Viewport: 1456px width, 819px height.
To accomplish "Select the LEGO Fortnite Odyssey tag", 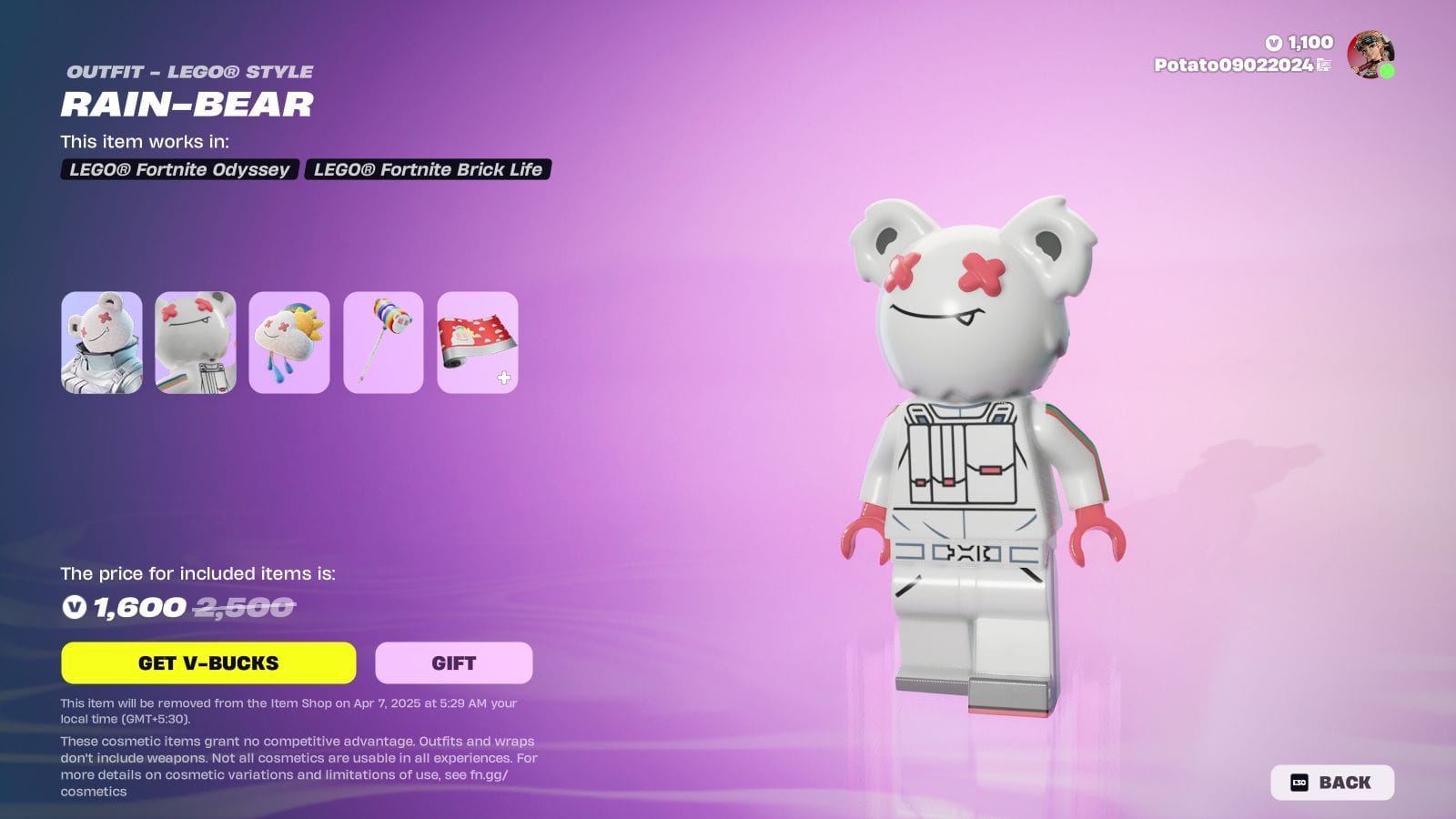I will [x=178, y=169].
